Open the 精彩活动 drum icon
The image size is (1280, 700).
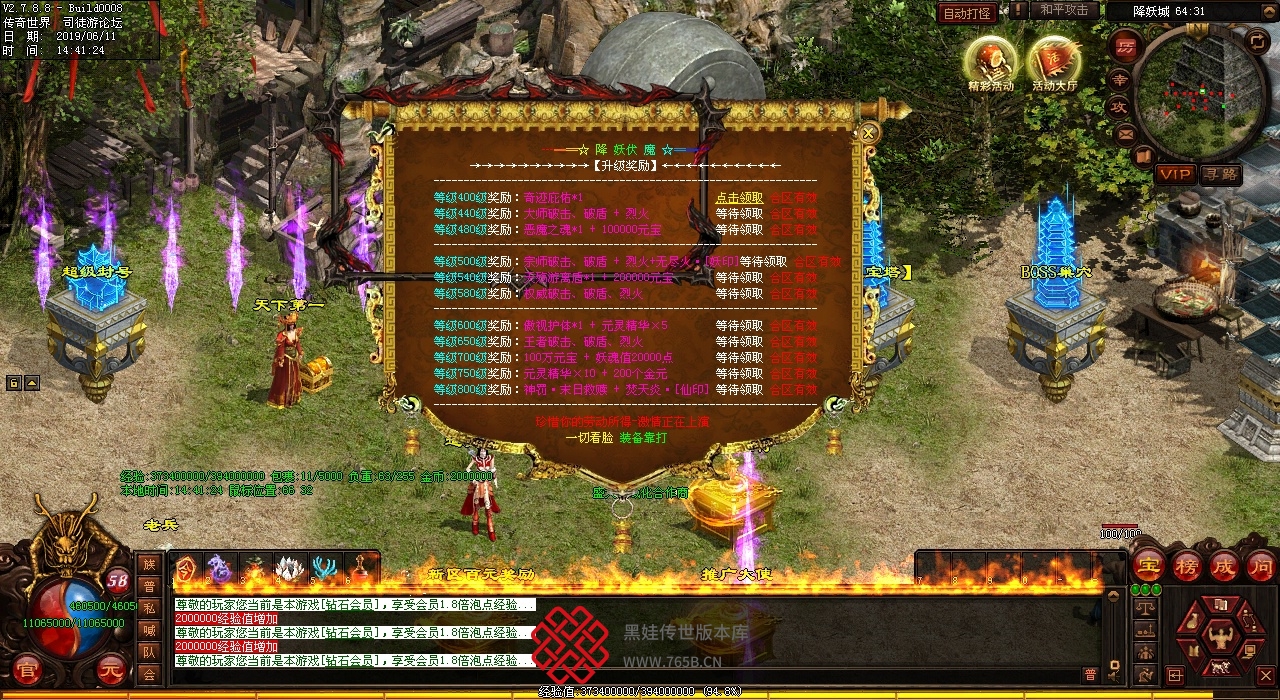[x=990, y=62]
